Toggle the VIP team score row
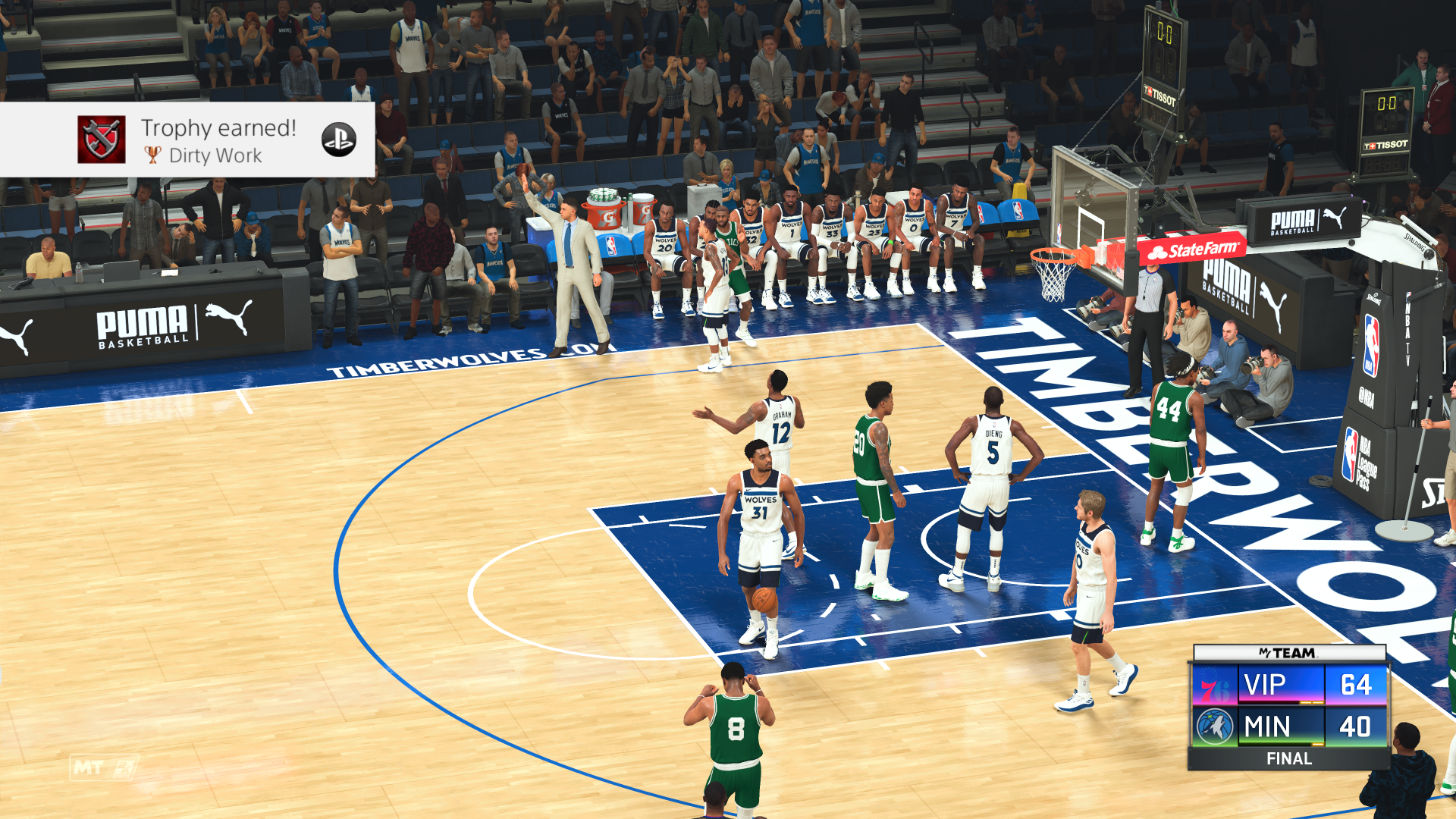Viewport: 1456px width, 819px height. (1263, 684)
